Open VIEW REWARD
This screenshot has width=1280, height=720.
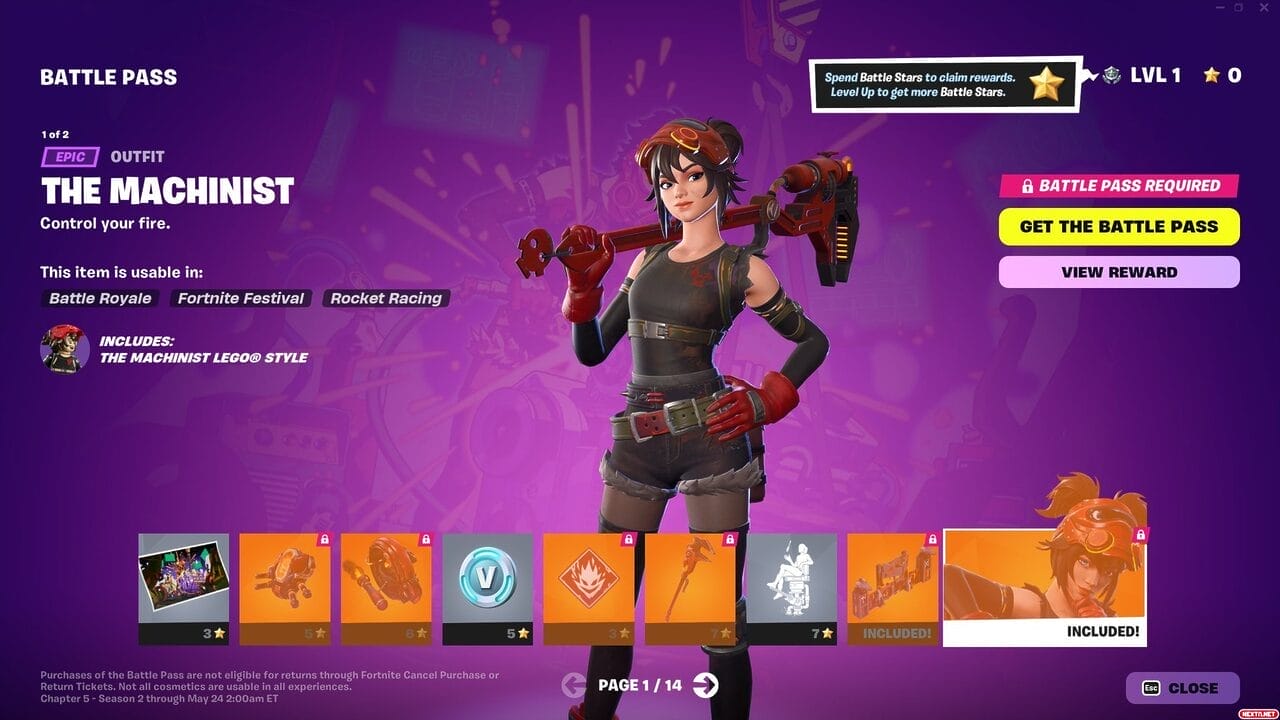pyautogui.click(x=1118, y=271)
